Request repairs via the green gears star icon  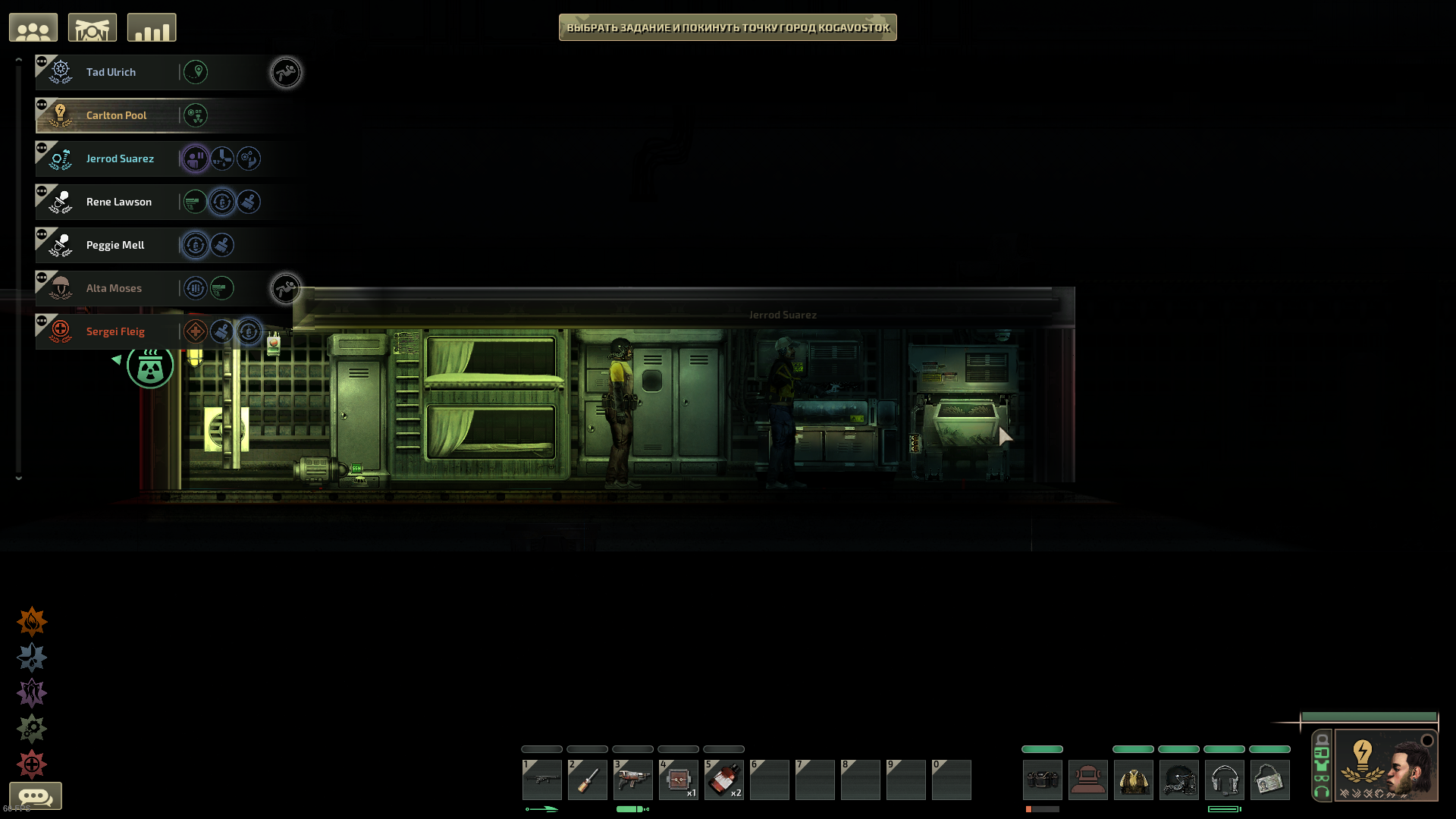[31, 728]
